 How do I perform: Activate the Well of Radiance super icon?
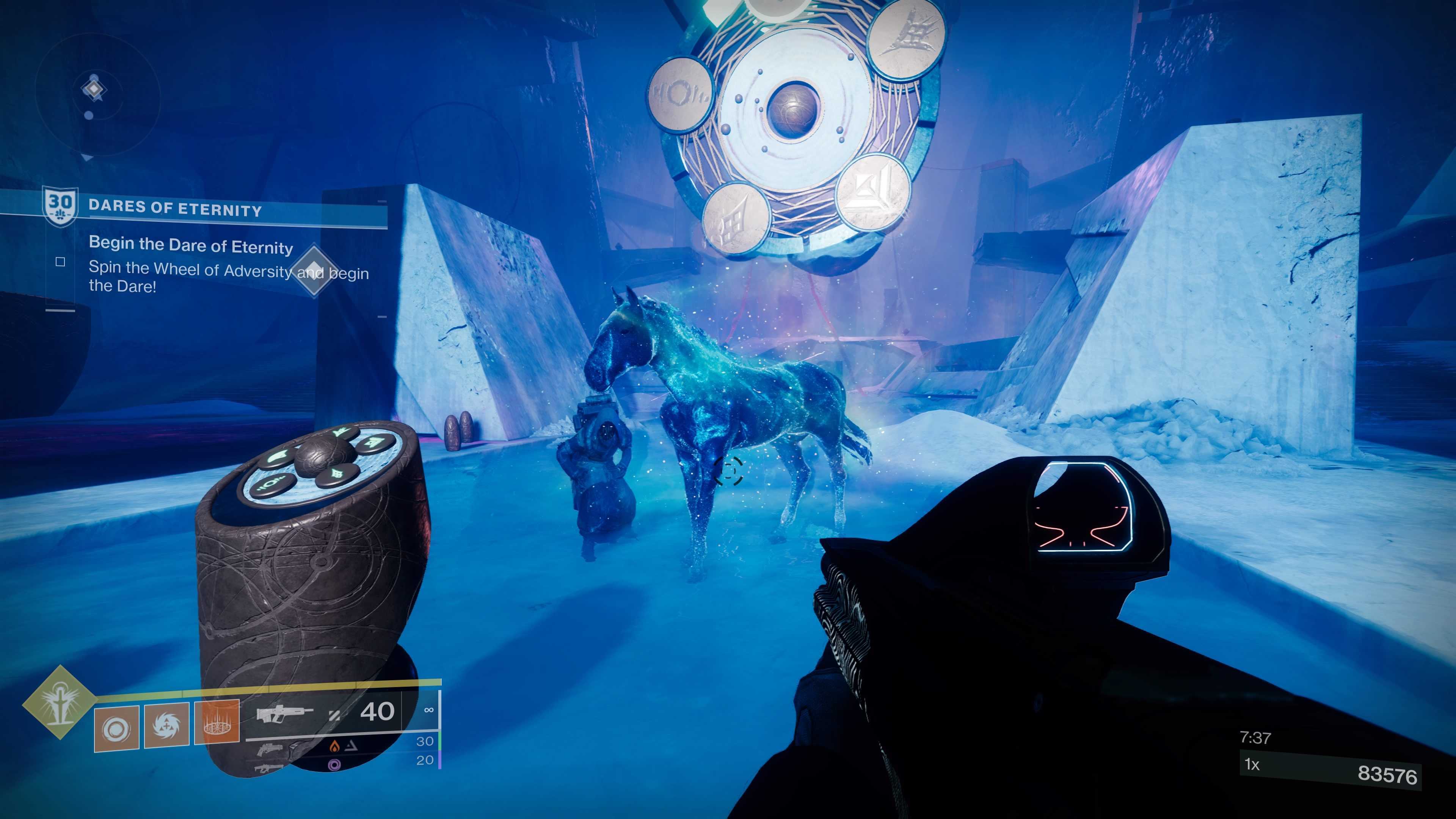58,703
